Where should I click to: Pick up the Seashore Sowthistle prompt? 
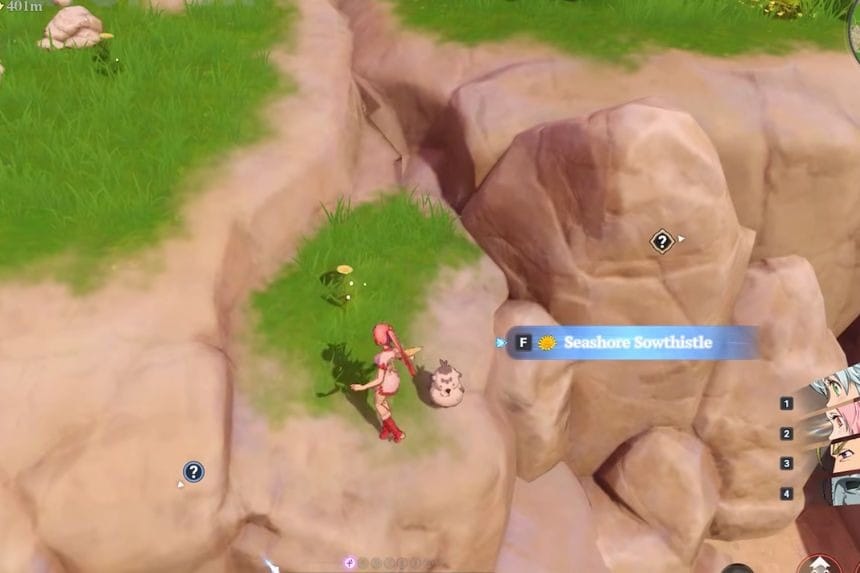tap(631, 343)
